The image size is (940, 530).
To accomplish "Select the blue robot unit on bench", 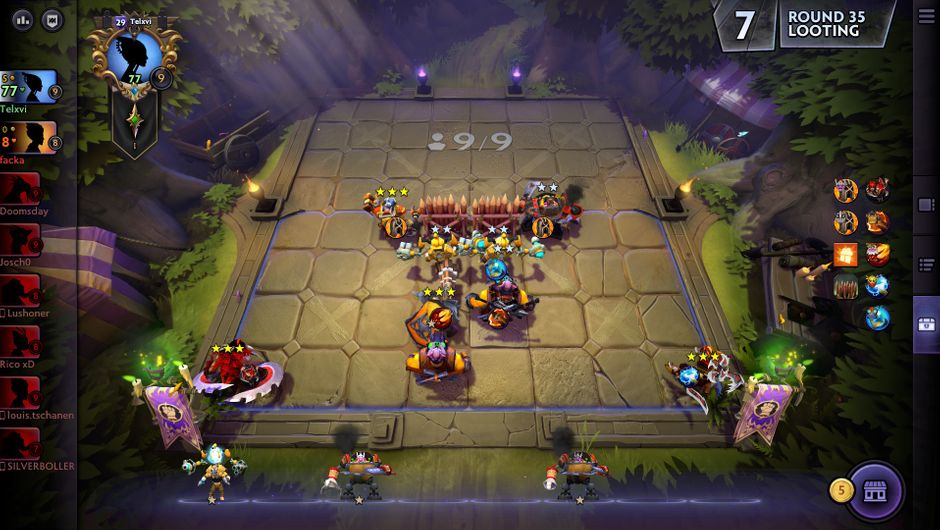I will (x=211, y=470).
